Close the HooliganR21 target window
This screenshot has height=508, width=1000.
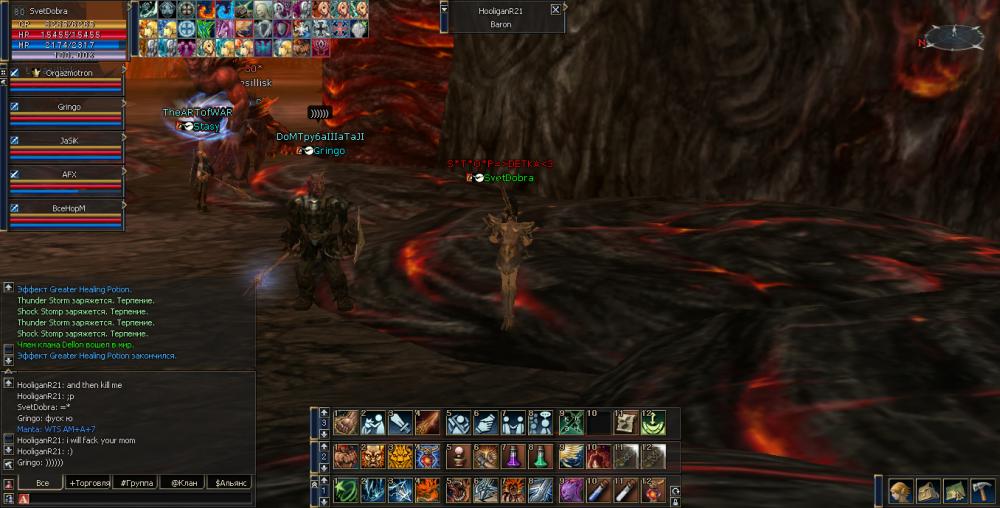point(555,10)
